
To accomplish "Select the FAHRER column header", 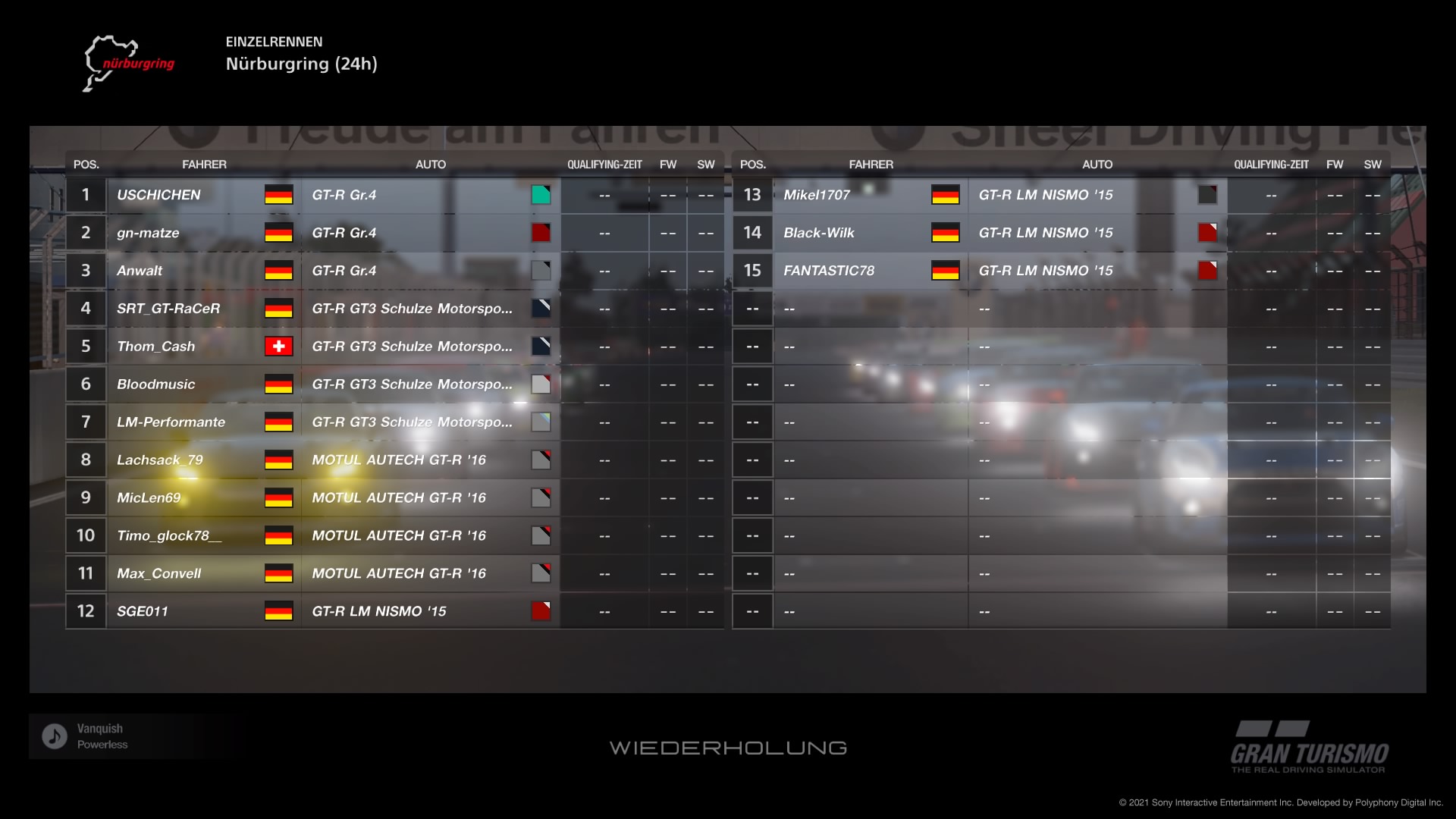I will 205,164.
